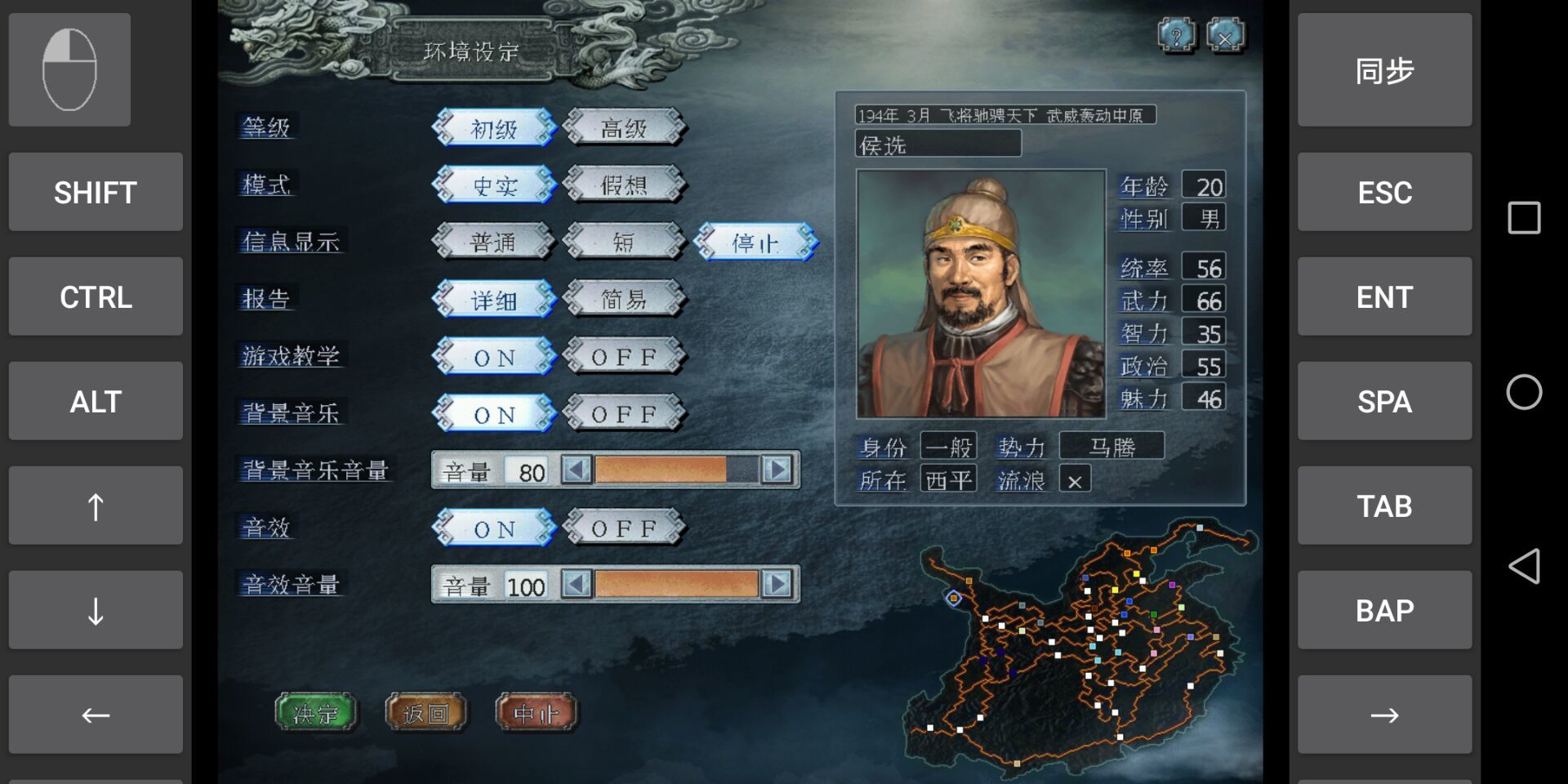Tap the Android home circle icon

point(1522,392)
